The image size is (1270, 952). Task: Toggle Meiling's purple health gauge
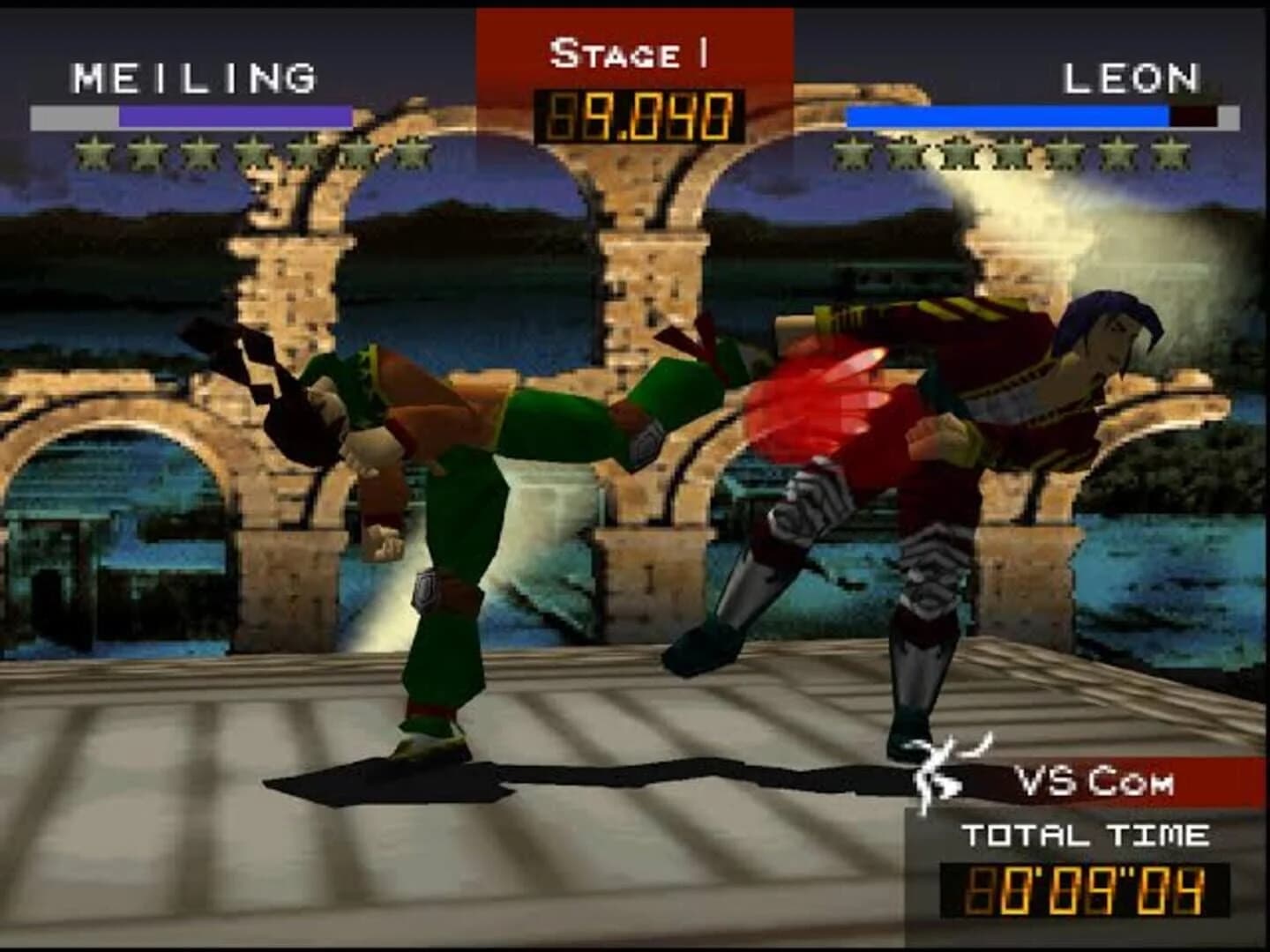(234, 114)
